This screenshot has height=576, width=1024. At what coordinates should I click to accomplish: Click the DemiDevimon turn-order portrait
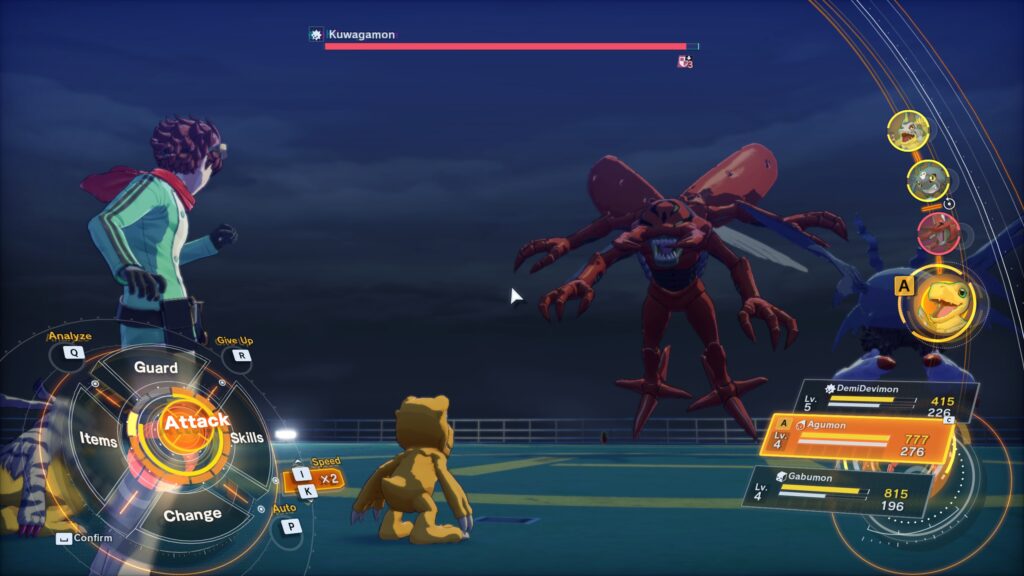tap(928, 181)
